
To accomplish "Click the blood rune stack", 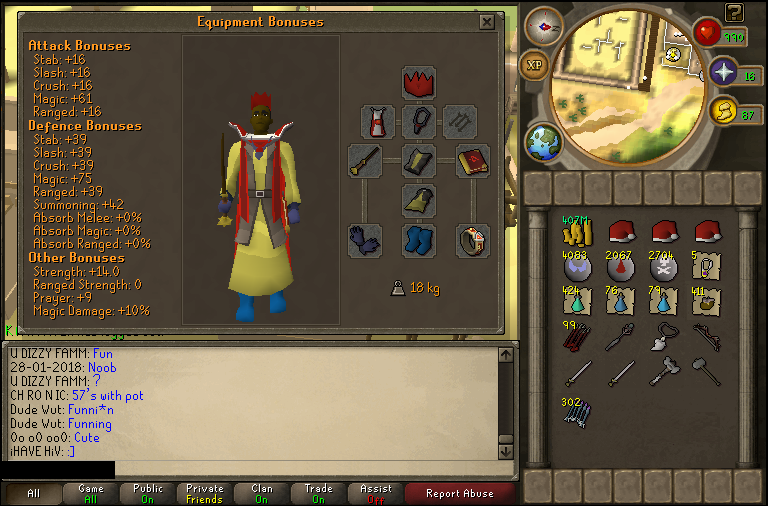I will coord(620,267).
